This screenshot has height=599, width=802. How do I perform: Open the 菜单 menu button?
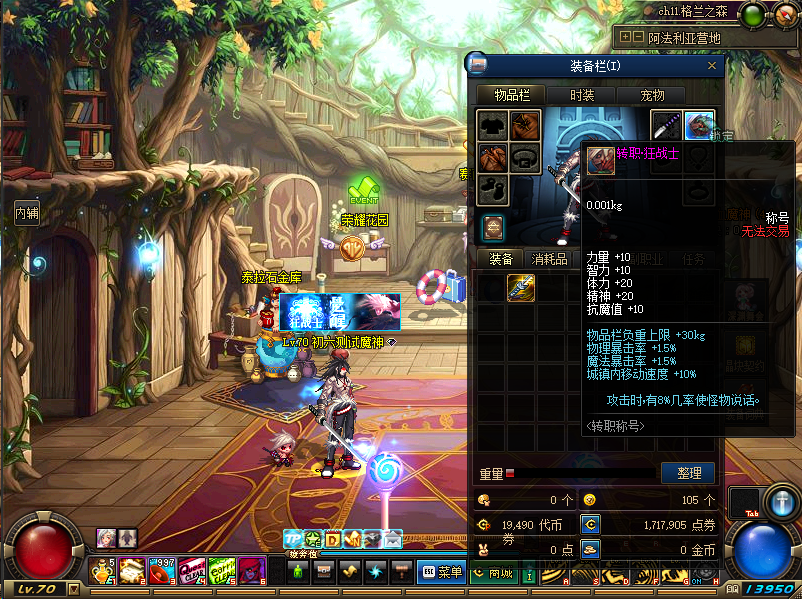click(x=440, y=572)
